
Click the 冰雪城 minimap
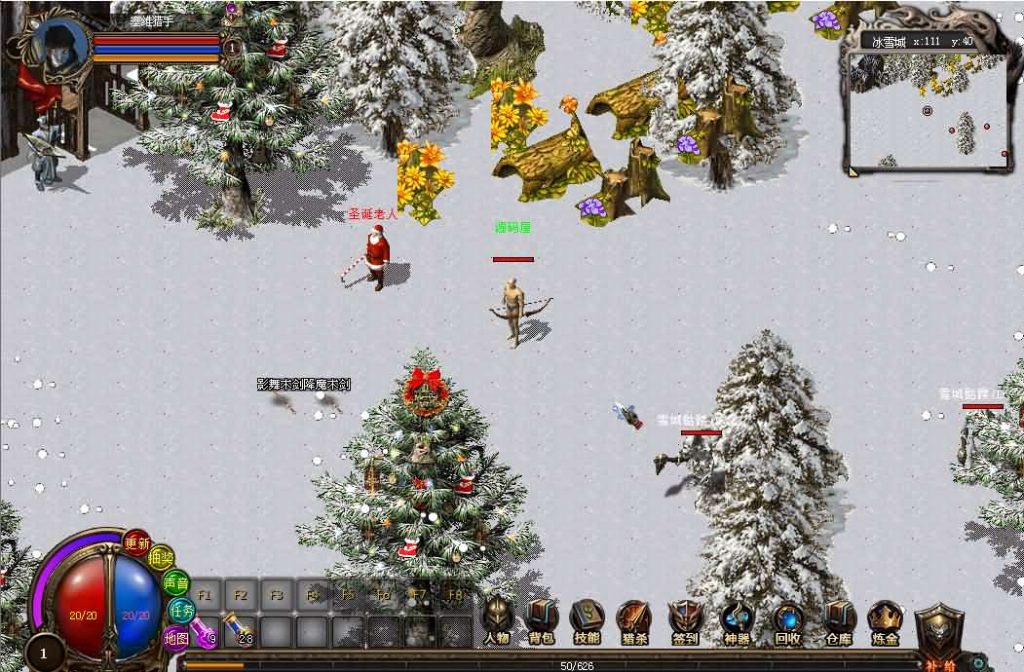coord(927,110)
